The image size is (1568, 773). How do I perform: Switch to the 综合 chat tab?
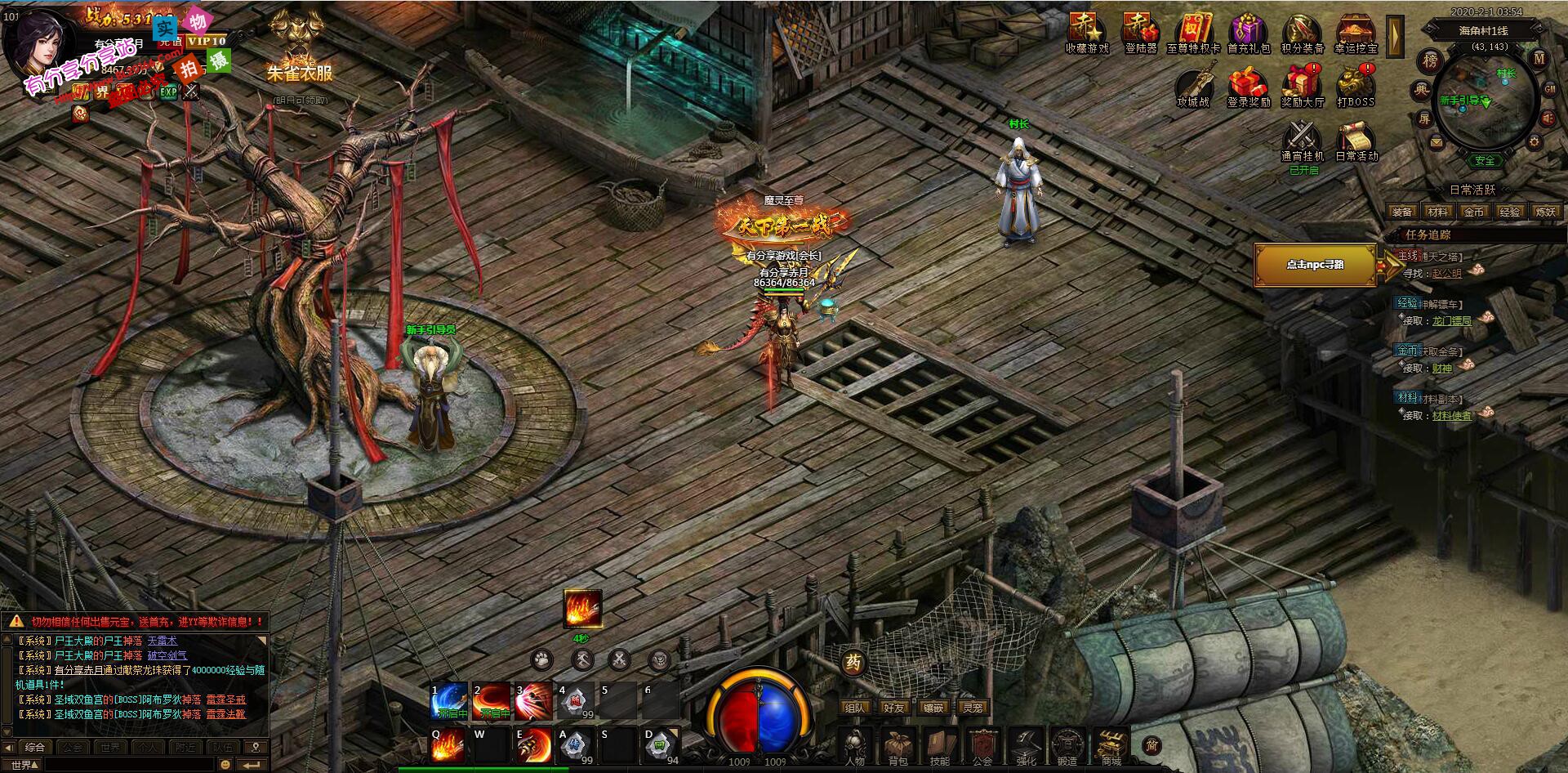pos(34,747)
